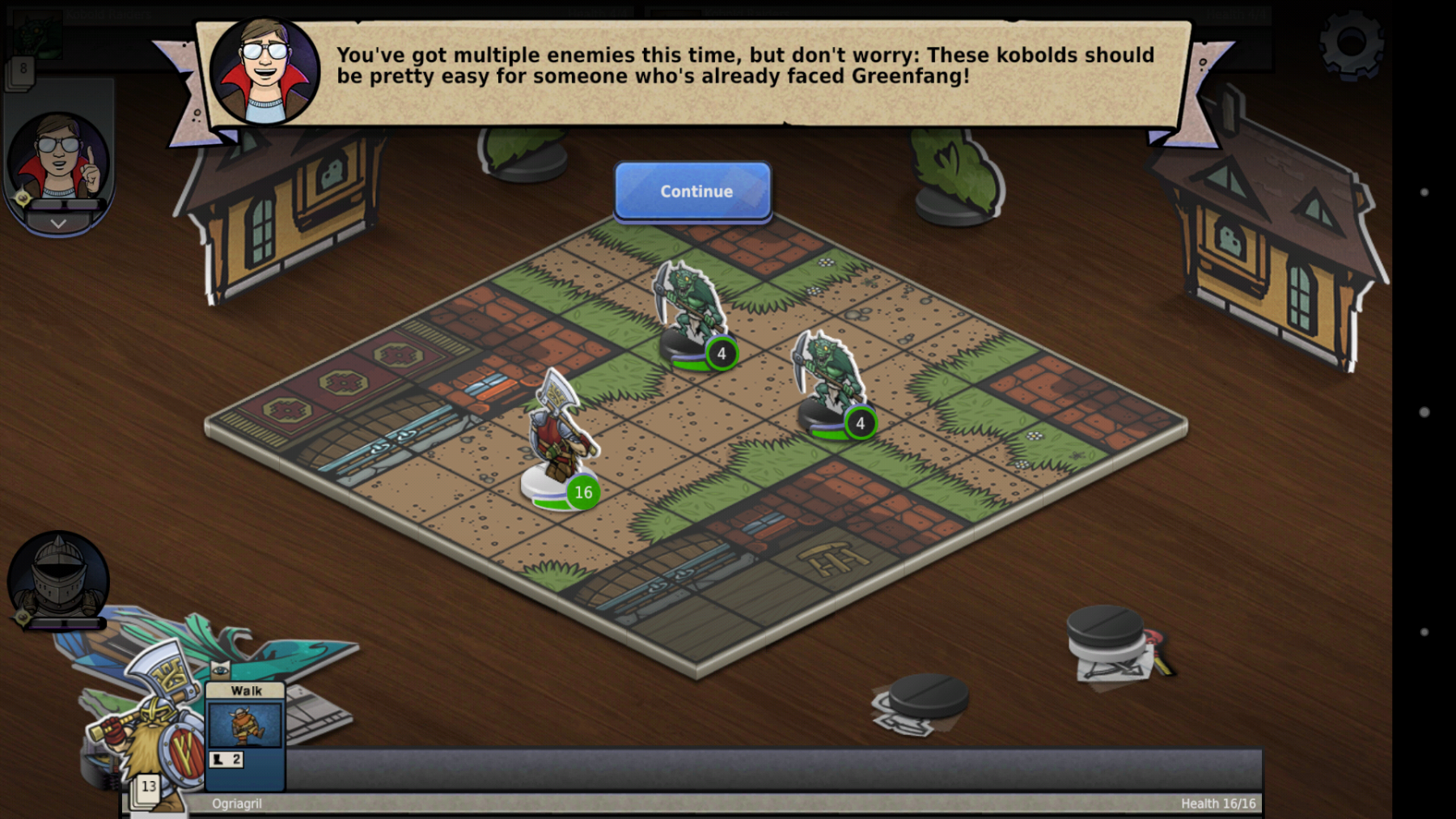1456x819 pixels.
Task: Expand the player portrait chevron arrow
Action: [58, 223]
